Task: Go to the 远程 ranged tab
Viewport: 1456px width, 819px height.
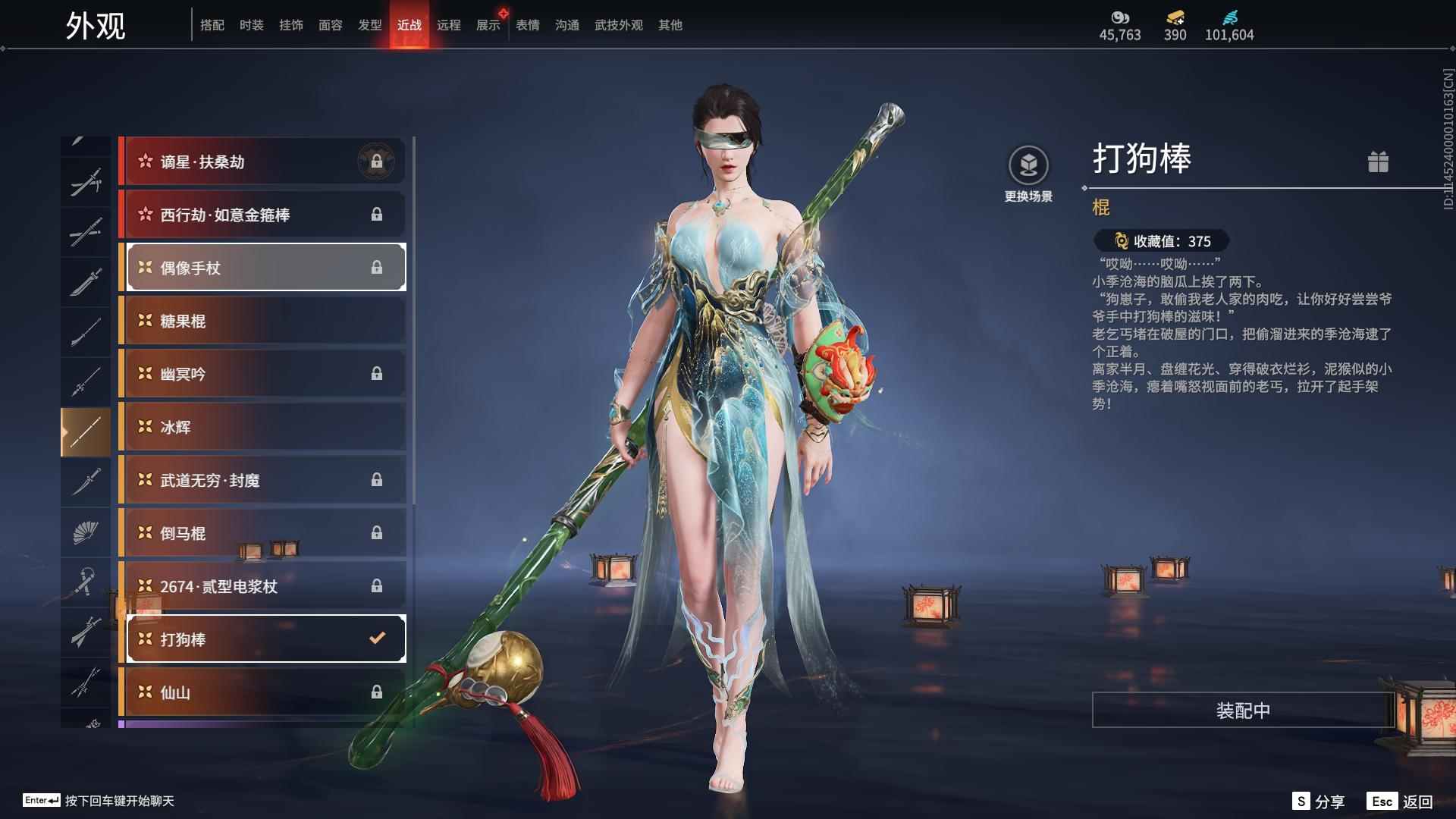Action: (x=448, y=26)
